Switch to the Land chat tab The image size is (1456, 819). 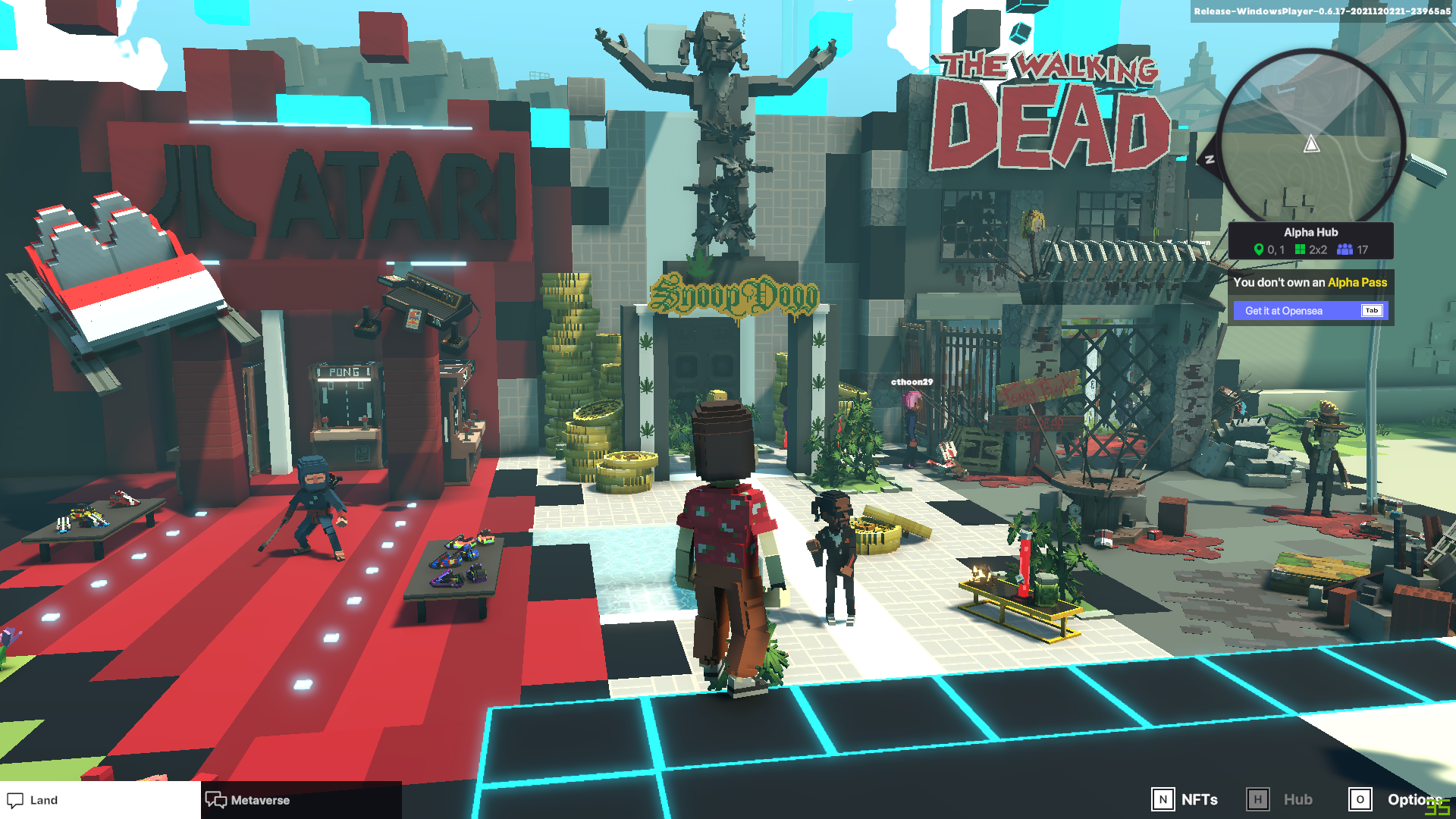tap(34, 800)
